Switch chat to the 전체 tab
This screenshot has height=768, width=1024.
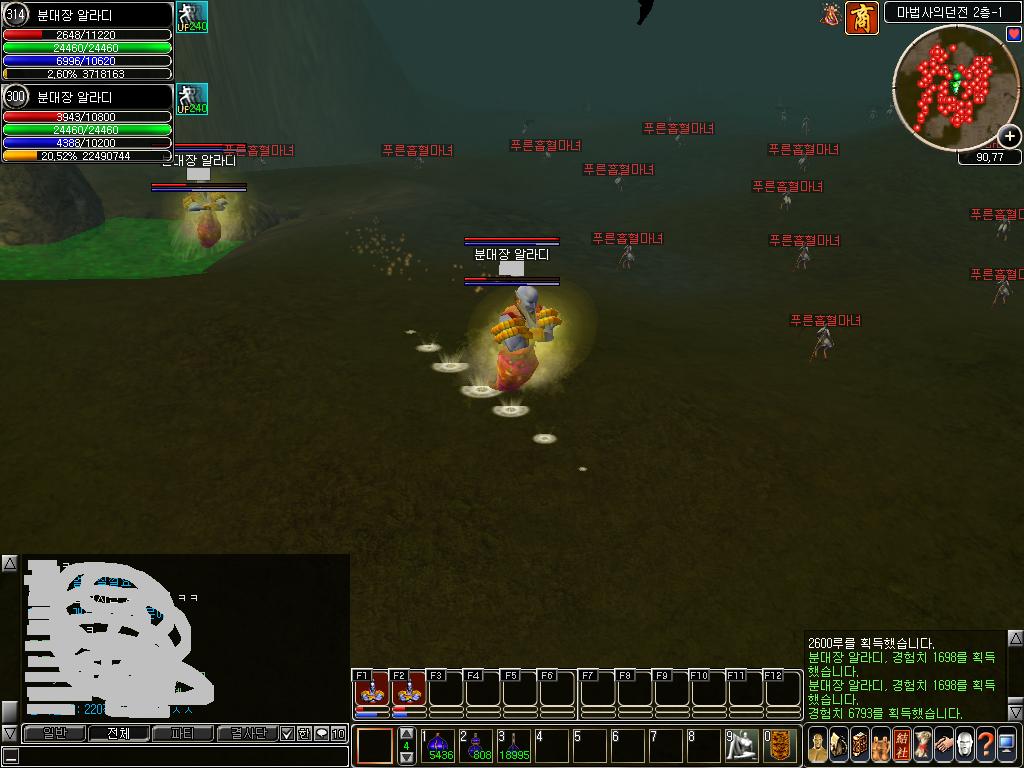(118, 734)
